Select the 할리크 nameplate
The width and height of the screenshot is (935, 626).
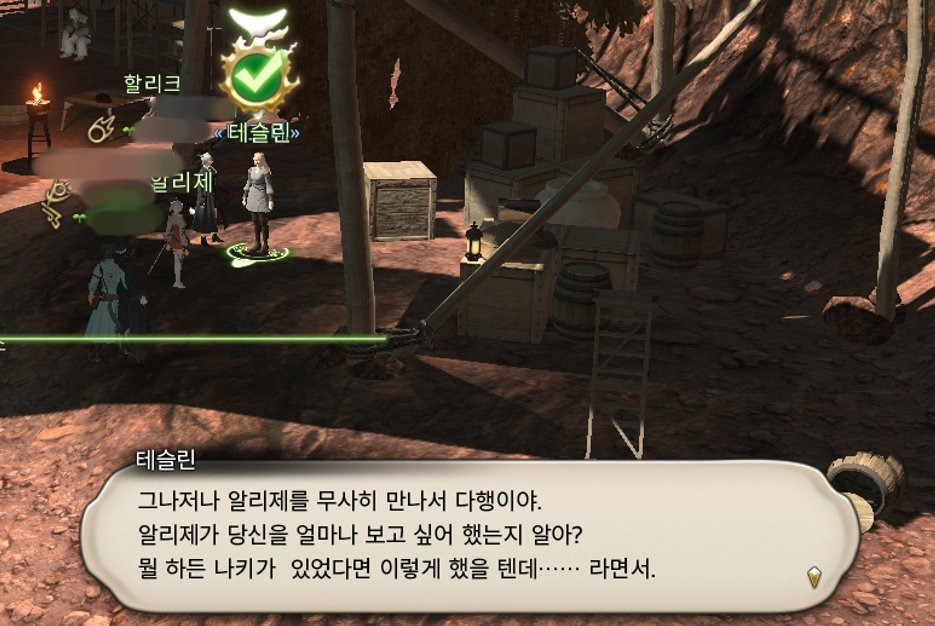click(152, 83)
